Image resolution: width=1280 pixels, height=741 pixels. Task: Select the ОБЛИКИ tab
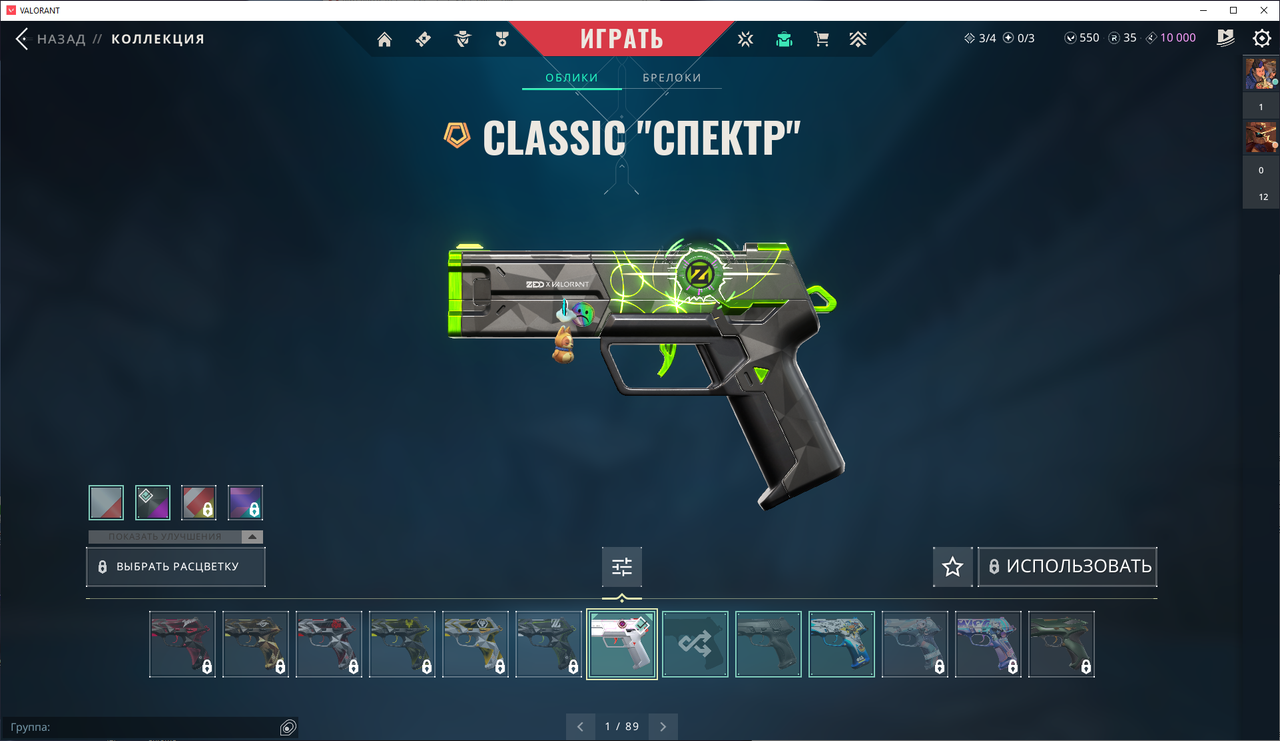tap(572, 77)
